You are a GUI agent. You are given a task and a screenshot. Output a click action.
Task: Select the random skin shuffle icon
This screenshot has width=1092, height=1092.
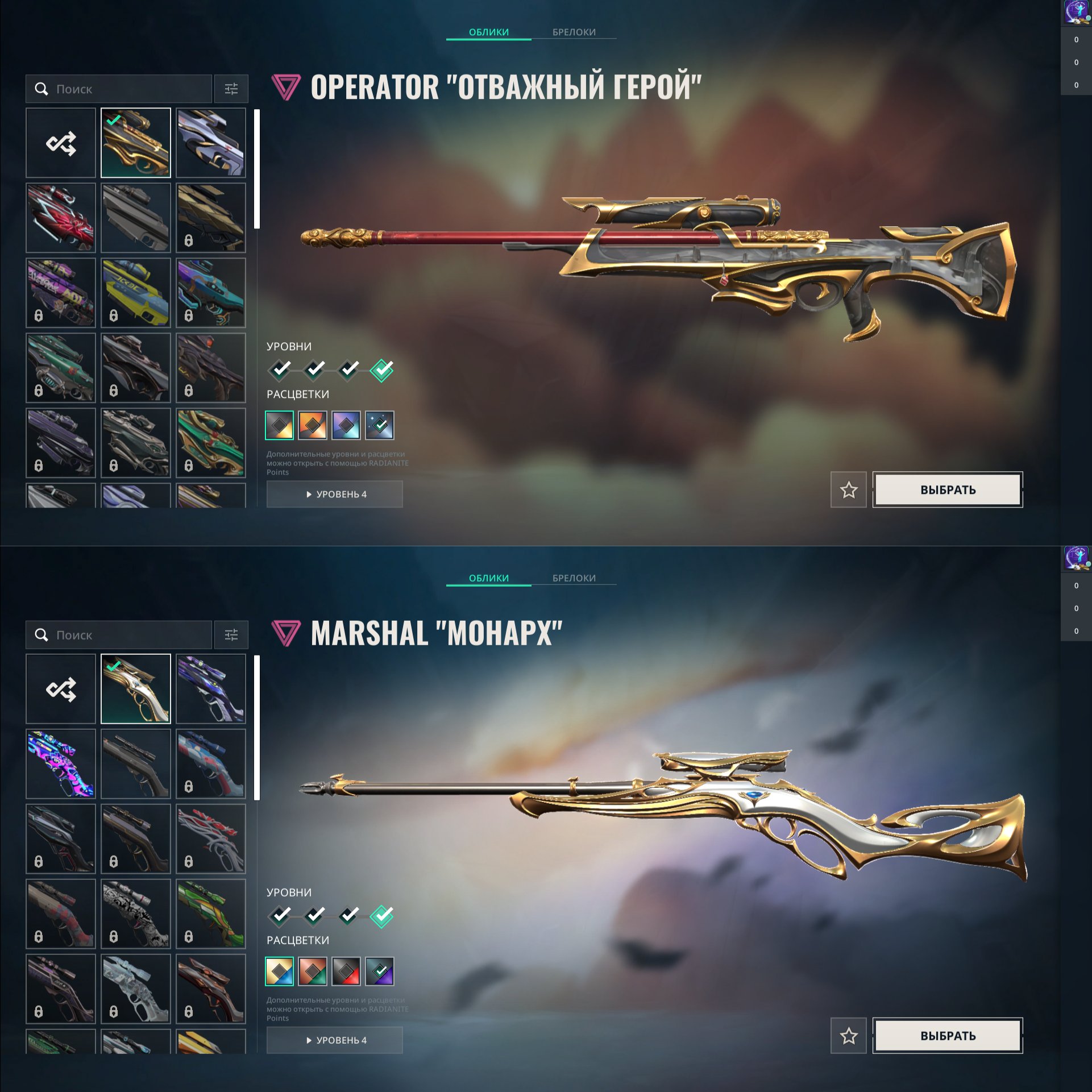click(x=60, y=143)
